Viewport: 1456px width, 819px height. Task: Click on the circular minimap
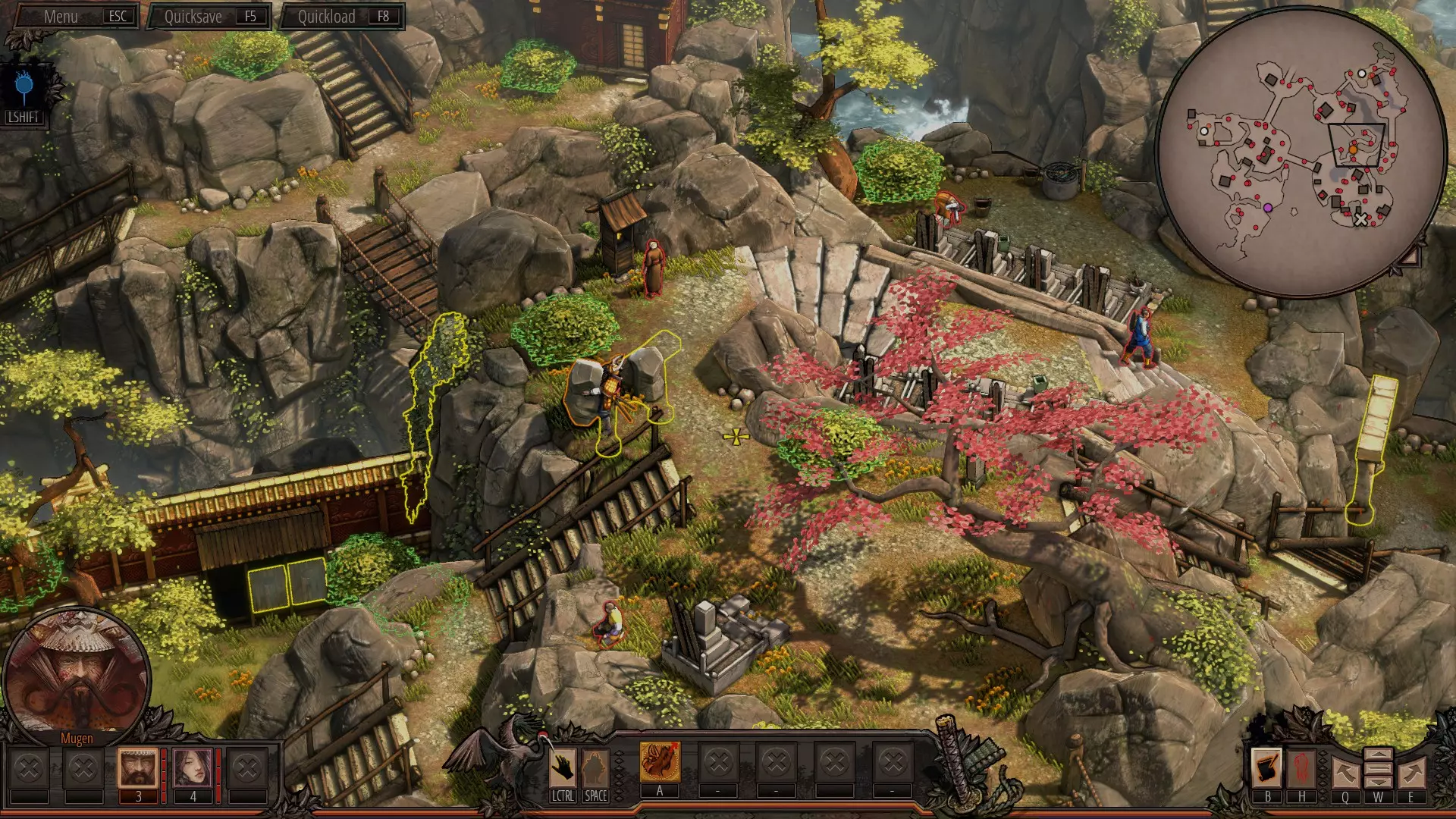[1300, 150]
